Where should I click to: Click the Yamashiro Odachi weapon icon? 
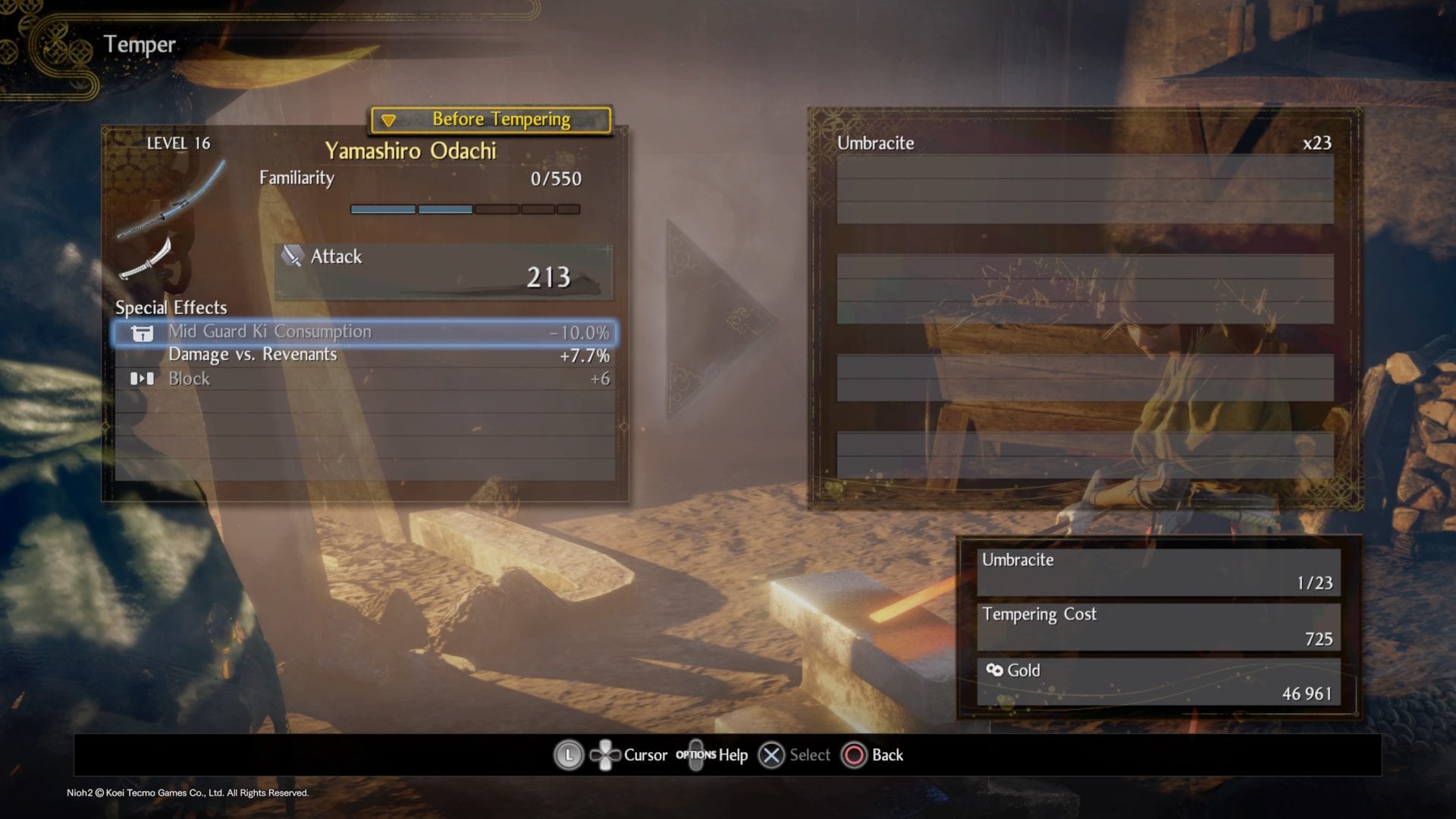(171, 201)
